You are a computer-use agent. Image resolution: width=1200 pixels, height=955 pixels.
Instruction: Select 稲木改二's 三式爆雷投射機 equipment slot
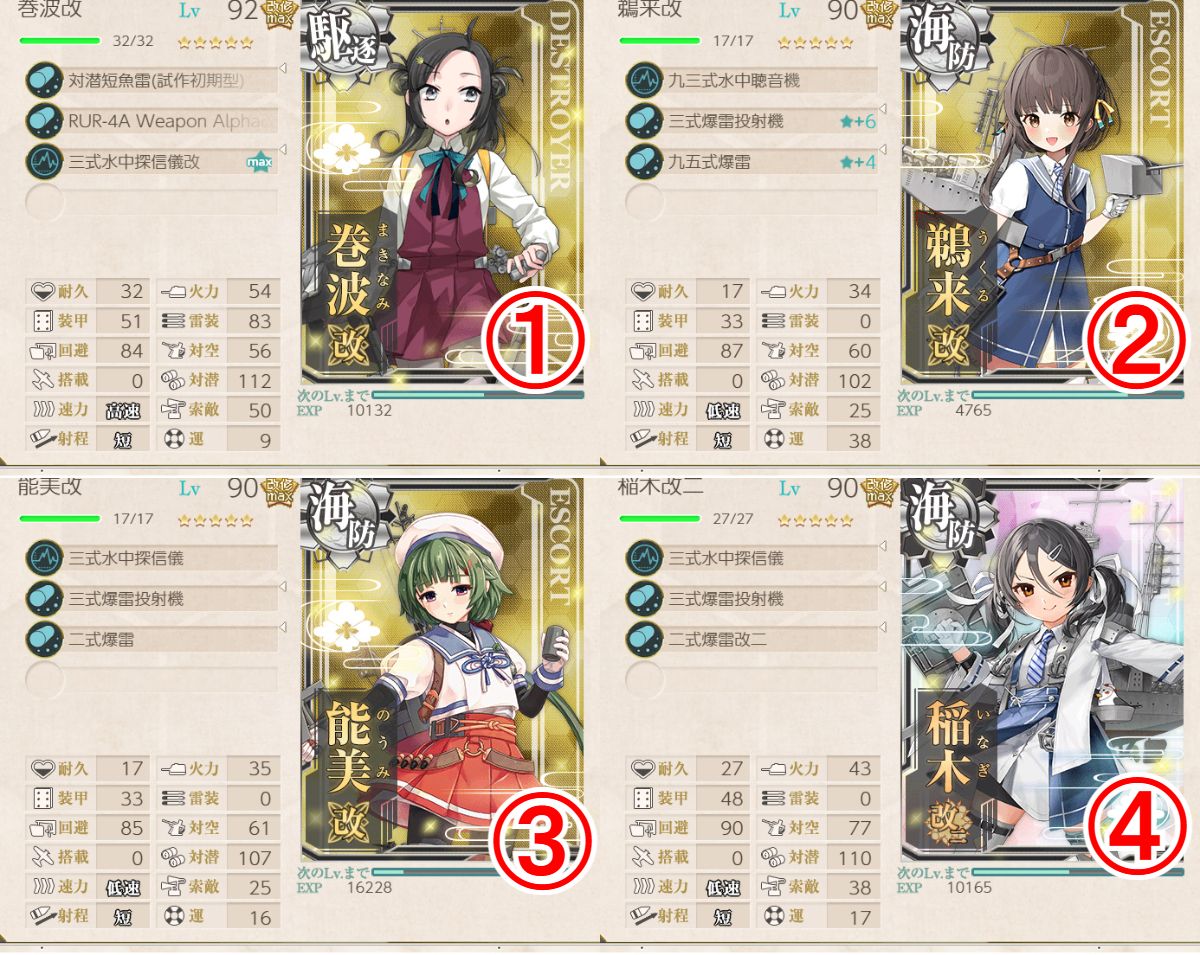[750, 598]
